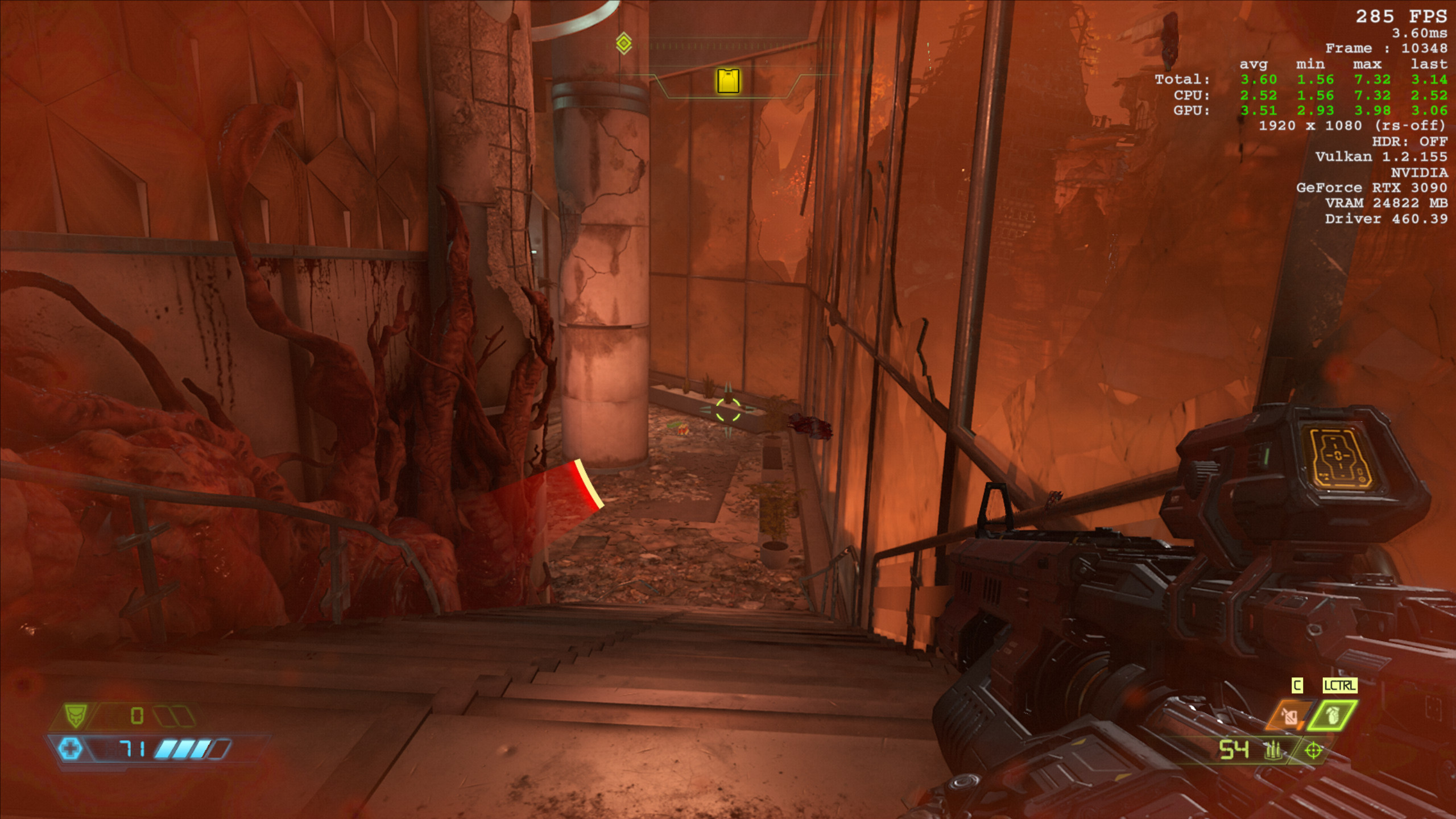Click the blue health cross icon
Image resolution: width=1456 pixels, height=819 pixels.
point(71,748)
